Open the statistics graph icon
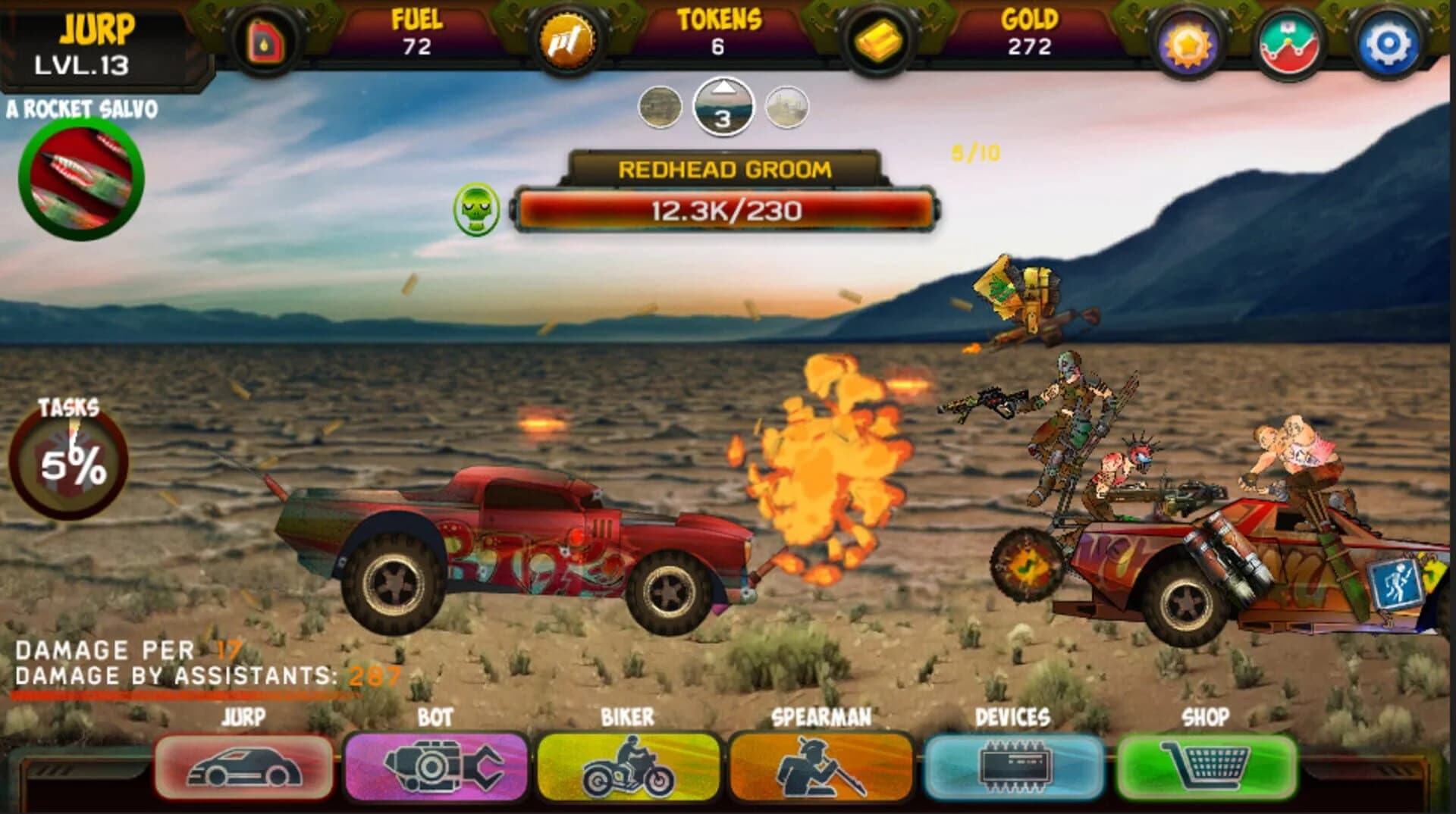 click(1290, 42)
